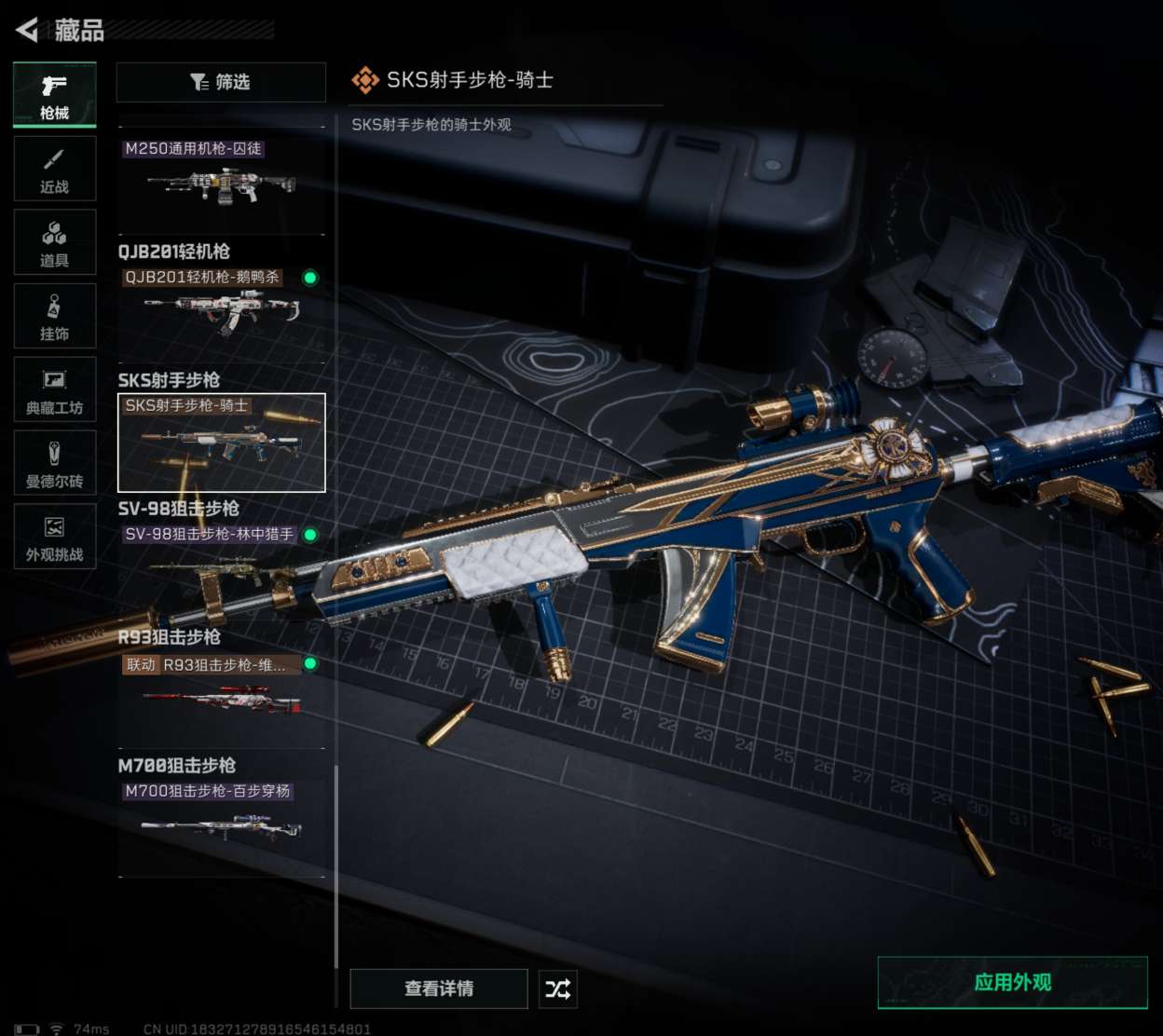This screenshot has width=1163, height=1036.
Task: Pick the SV-98狙击步枪-林中猎手 skin
Action: coord(221,559)
